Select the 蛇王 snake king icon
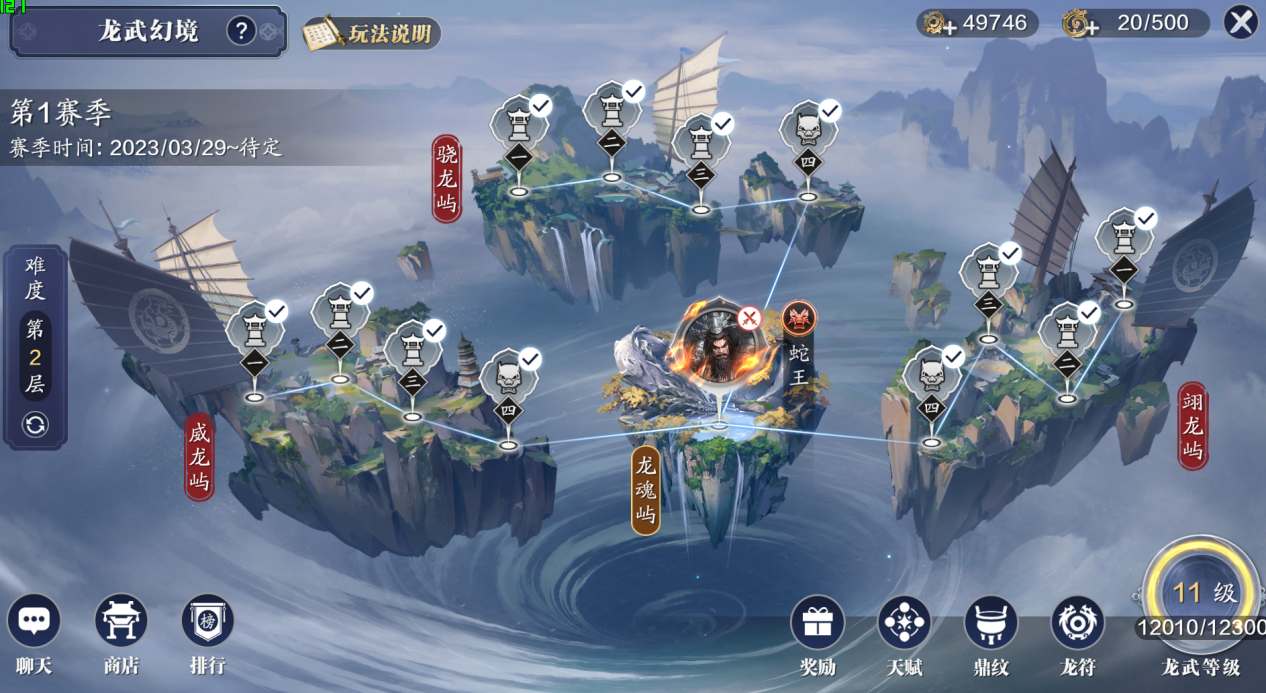 [799, 319]
